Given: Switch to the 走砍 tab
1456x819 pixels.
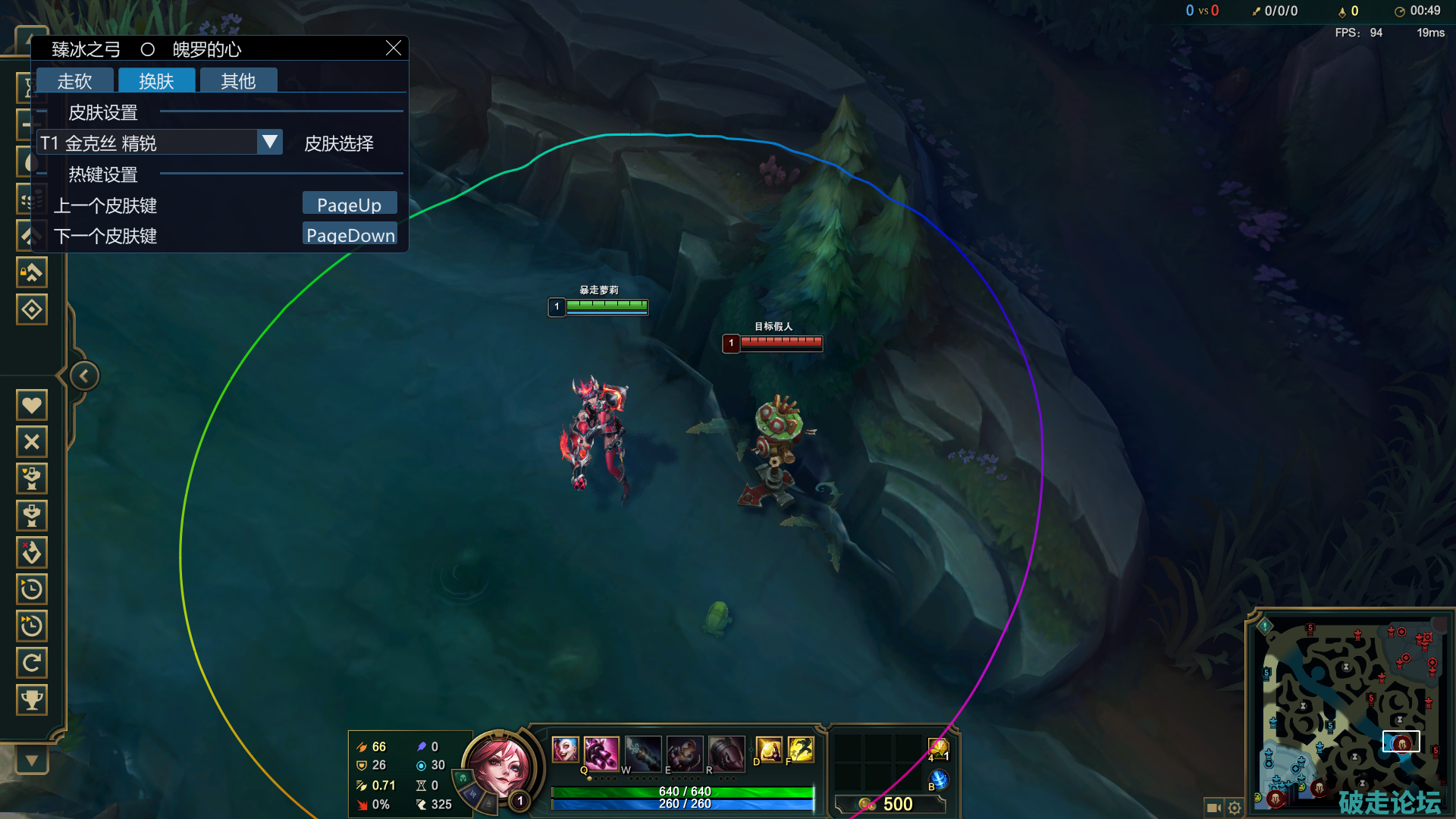Looking at the screenshot, I should pyautogui.click(x=74, y=80).
